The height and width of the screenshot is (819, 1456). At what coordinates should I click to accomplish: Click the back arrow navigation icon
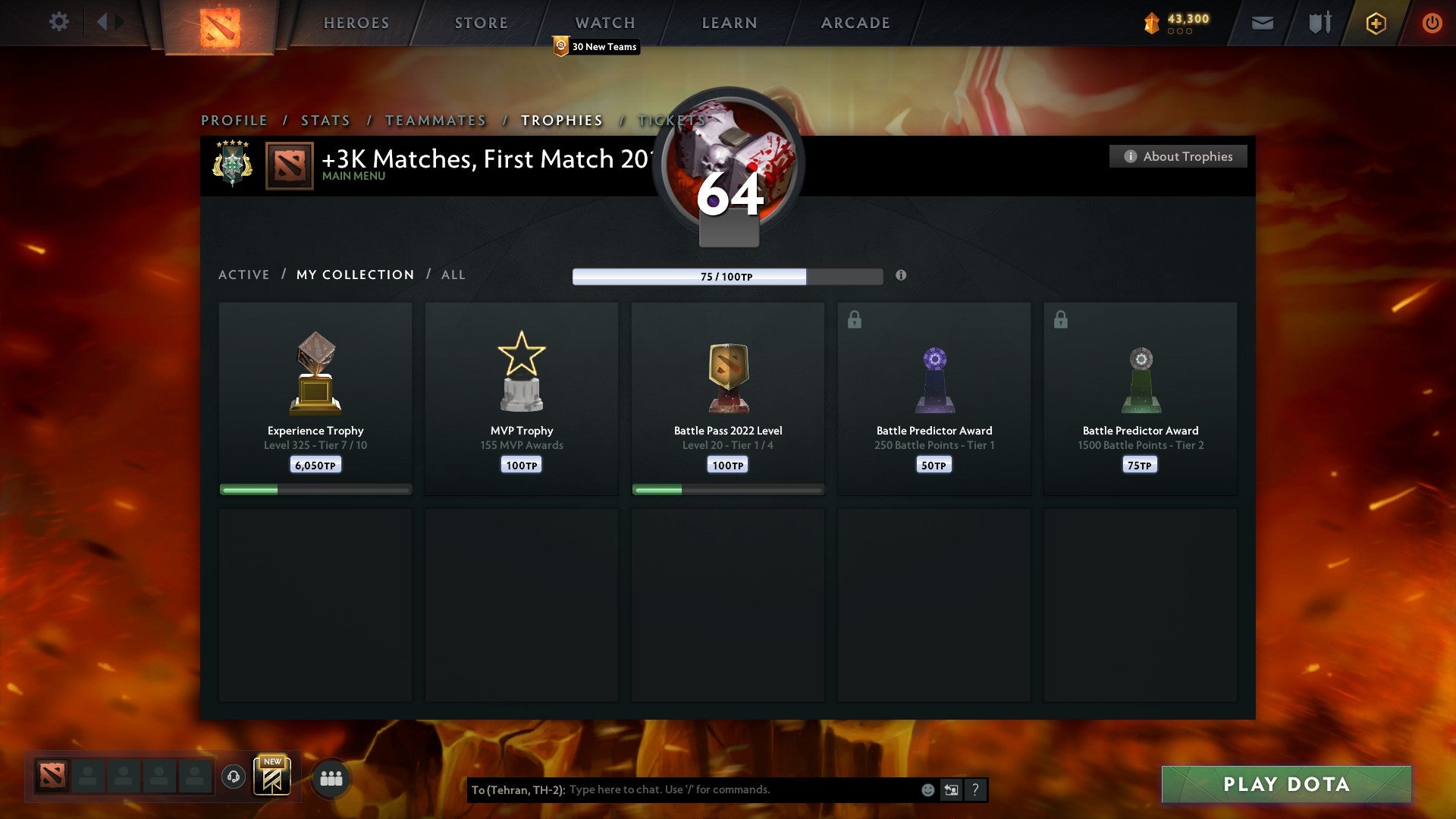[x=106, y=22]
